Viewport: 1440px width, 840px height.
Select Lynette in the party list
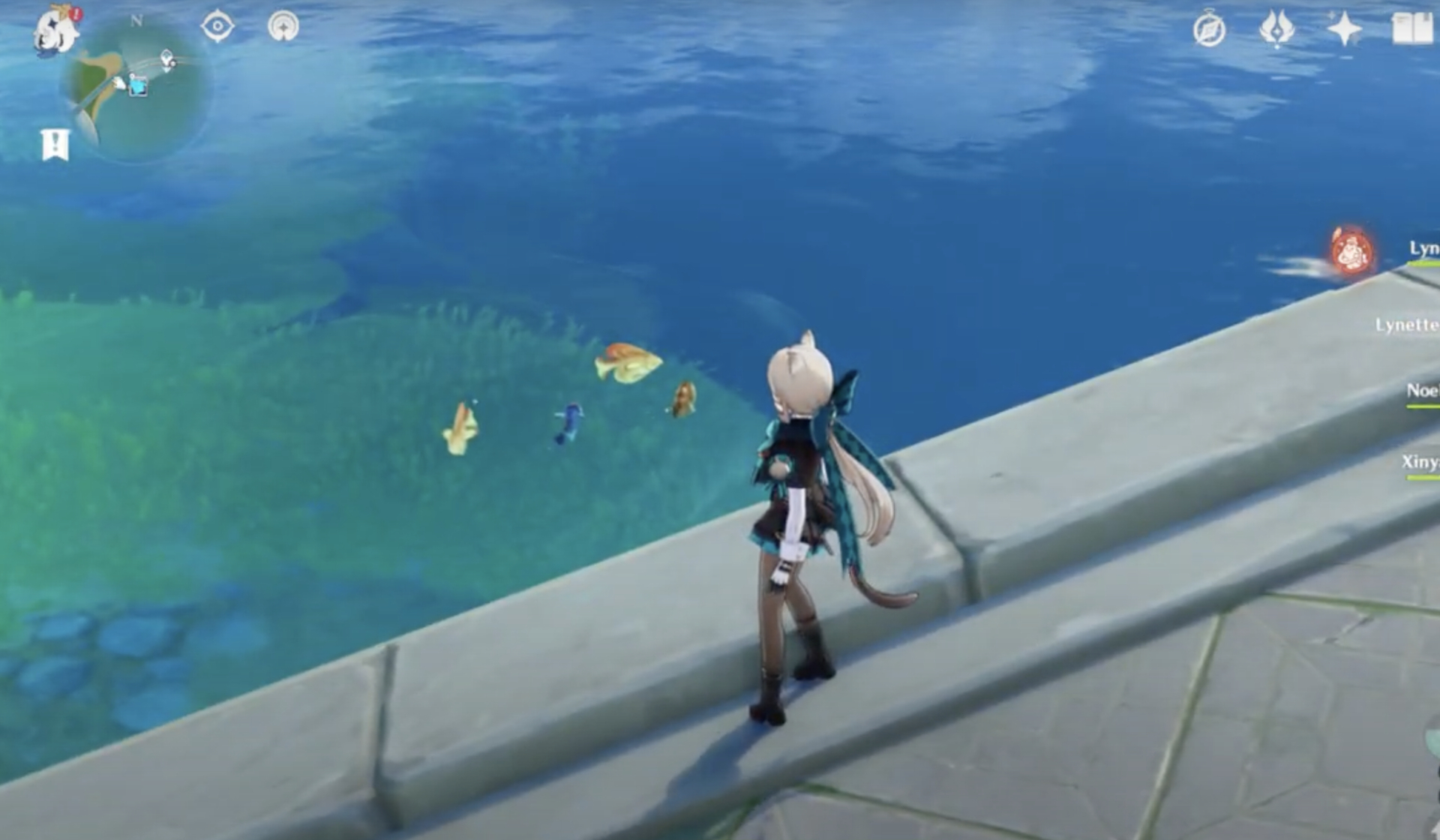1417,324
